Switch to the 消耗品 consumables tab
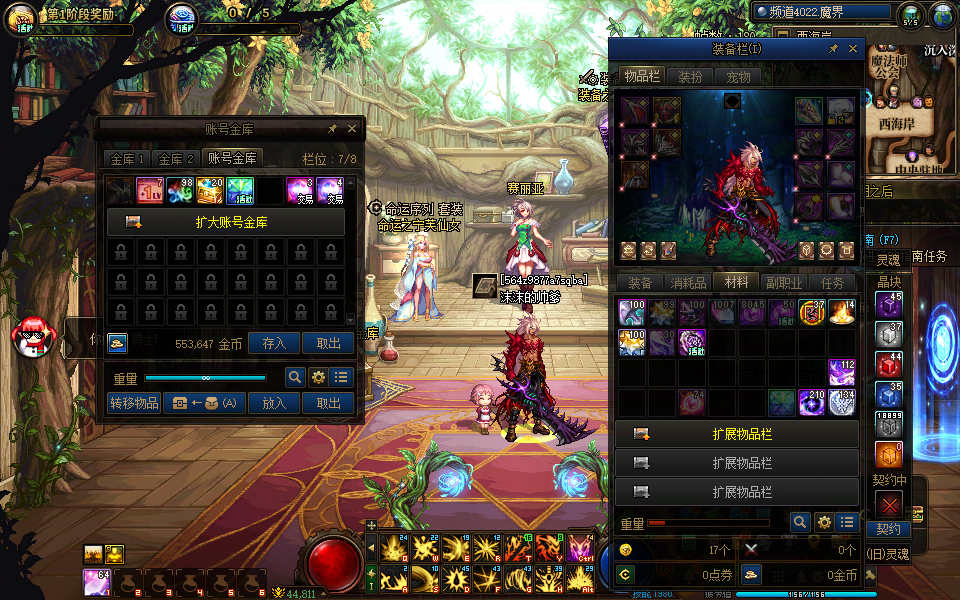Viewport: 960px width, 600px height. tap(688, 283)
